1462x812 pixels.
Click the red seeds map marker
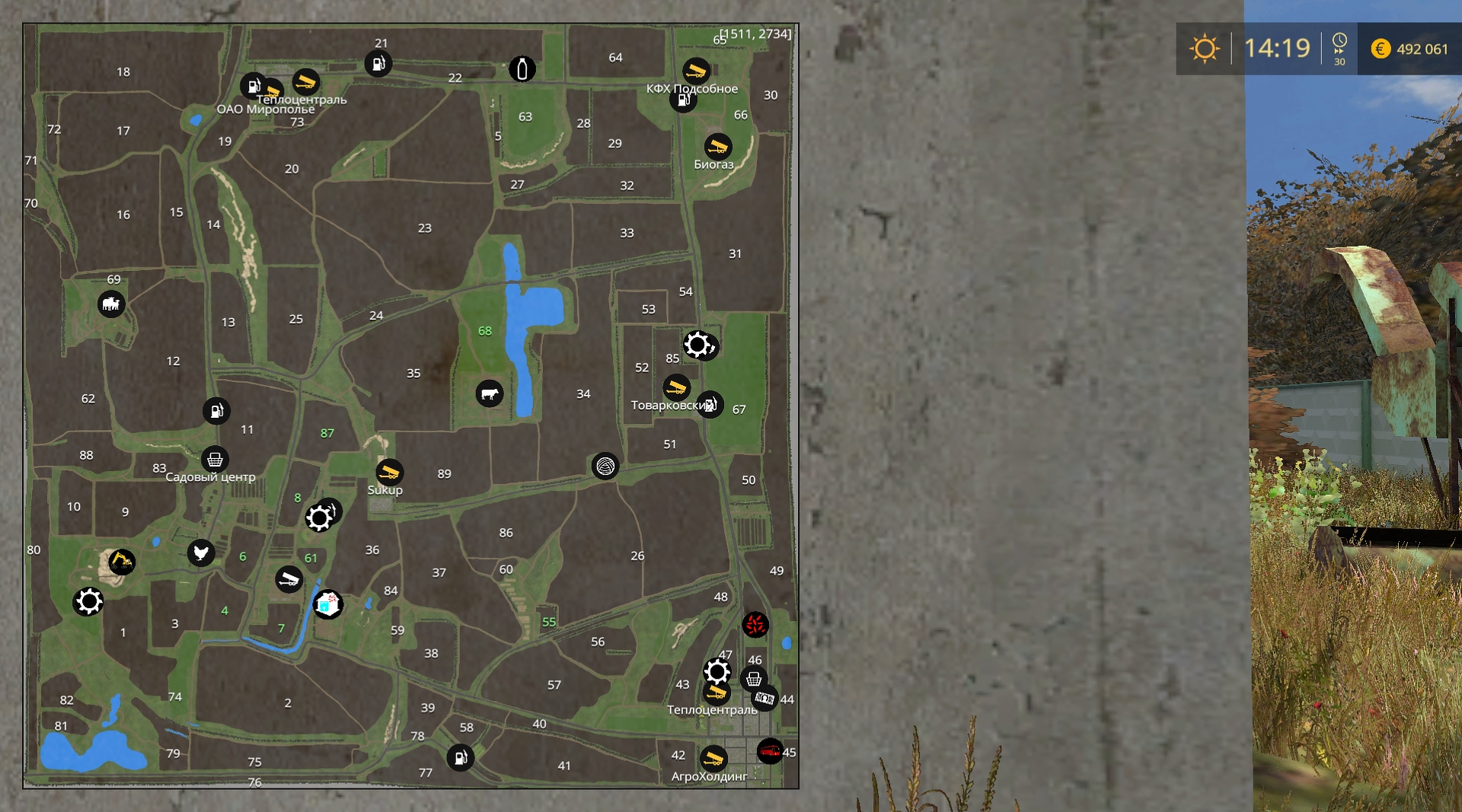coord(755,625)
